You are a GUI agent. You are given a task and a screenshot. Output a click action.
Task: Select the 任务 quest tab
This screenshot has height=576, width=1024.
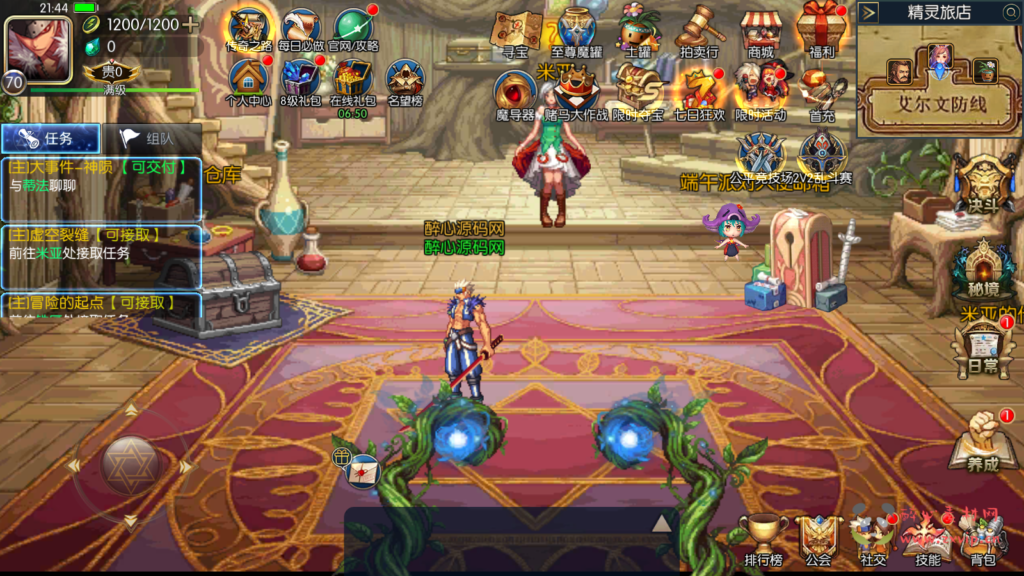50,139
